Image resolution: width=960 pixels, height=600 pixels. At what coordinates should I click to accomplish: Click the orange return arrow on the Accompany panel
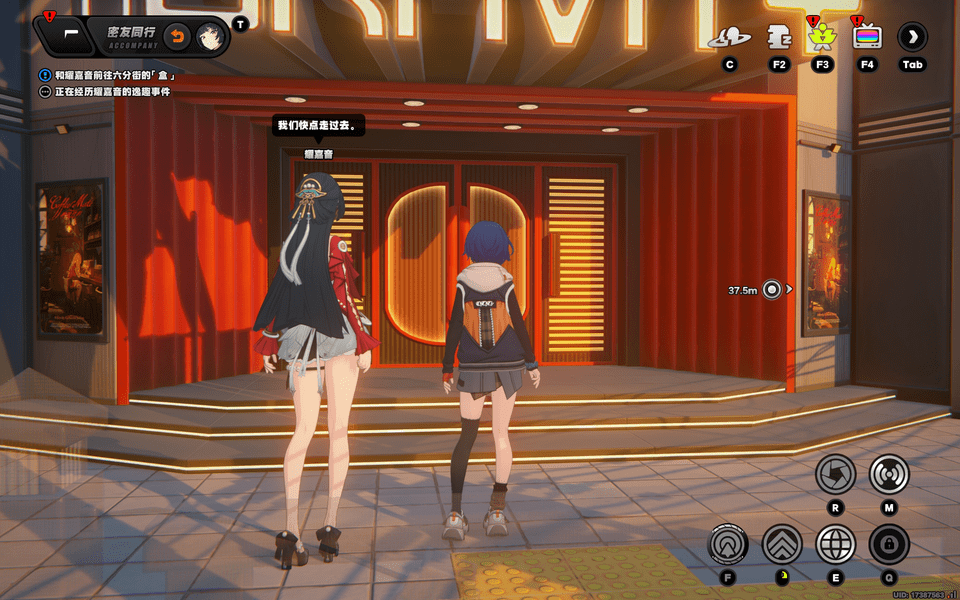click(177, 37)
